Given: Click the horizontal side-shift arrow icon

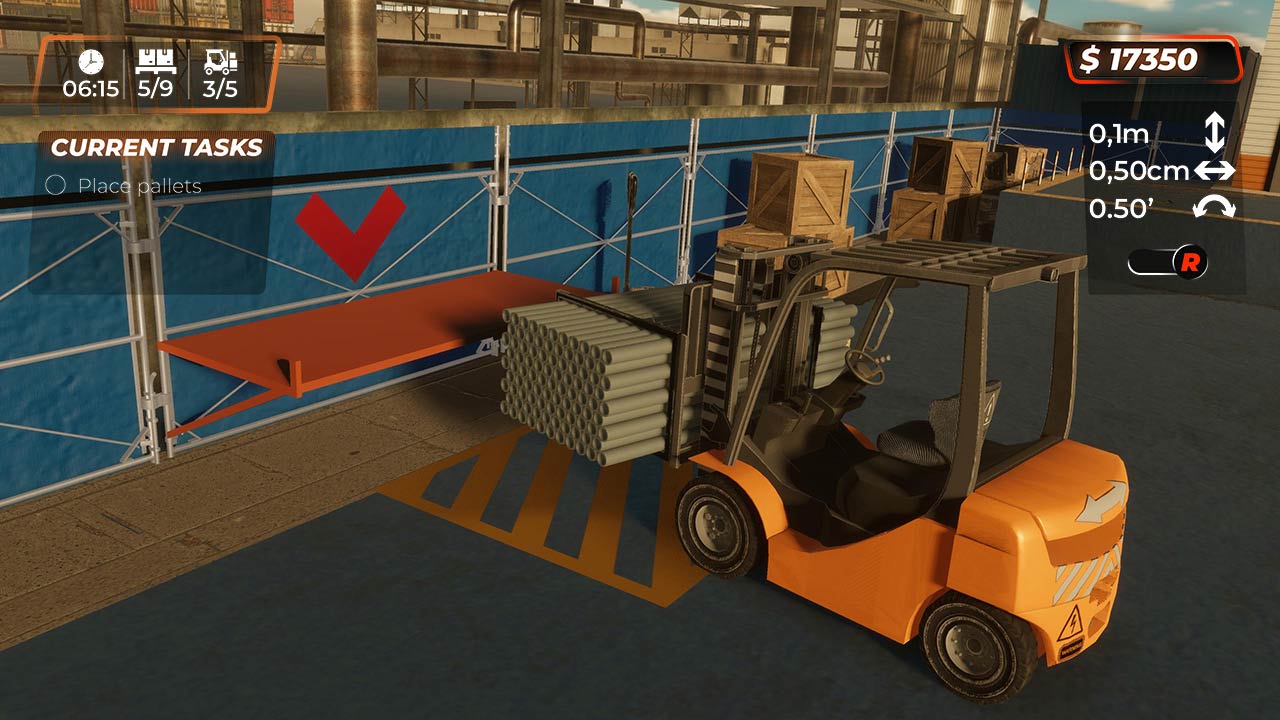Looking at the screenshot, I should point(1217,170).
